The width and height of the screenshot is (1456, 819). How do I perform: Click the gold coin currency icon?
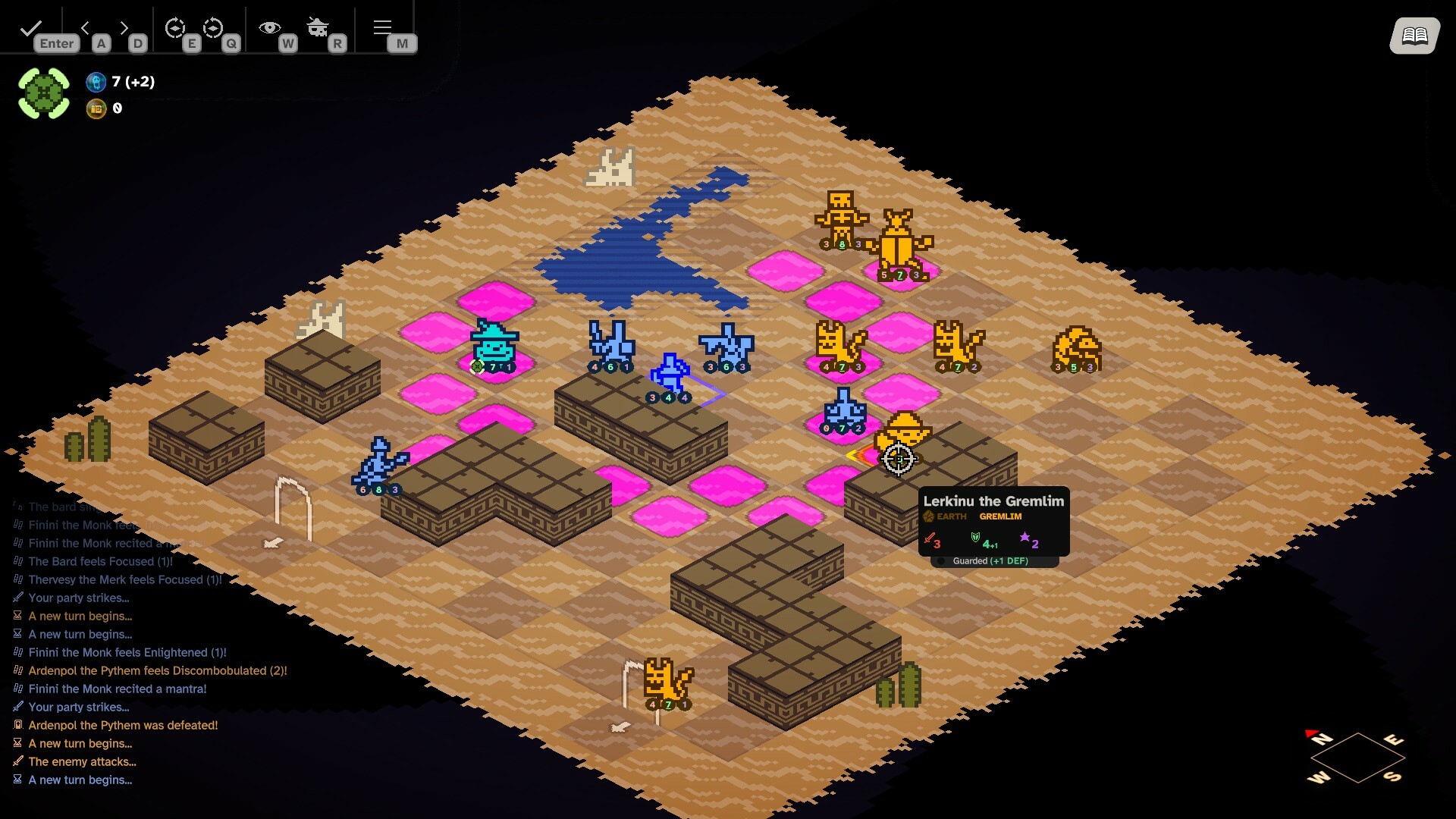coord(96,109)
